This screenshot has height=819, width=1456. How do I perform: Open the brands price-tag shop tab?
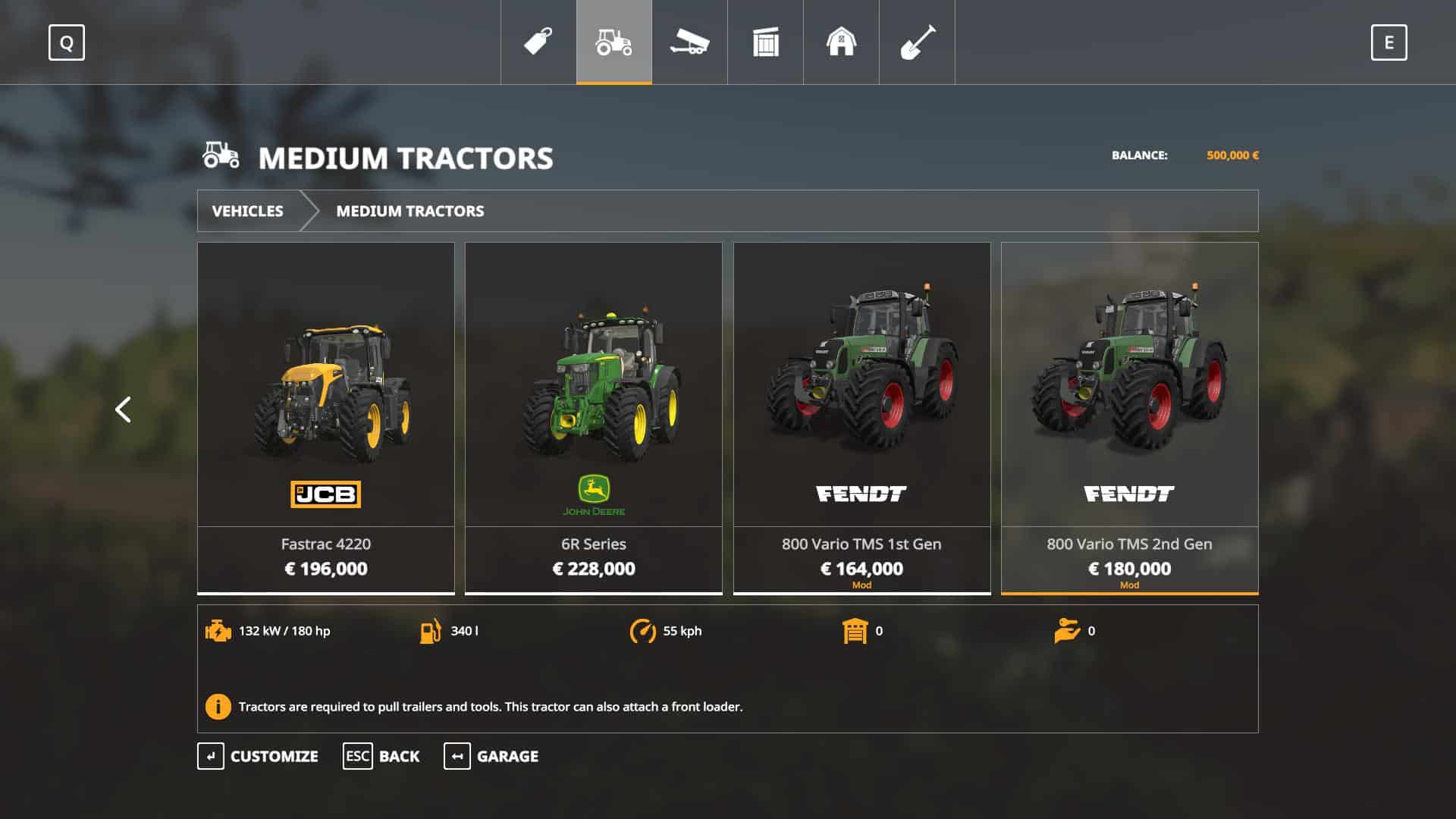coord(538,42)
